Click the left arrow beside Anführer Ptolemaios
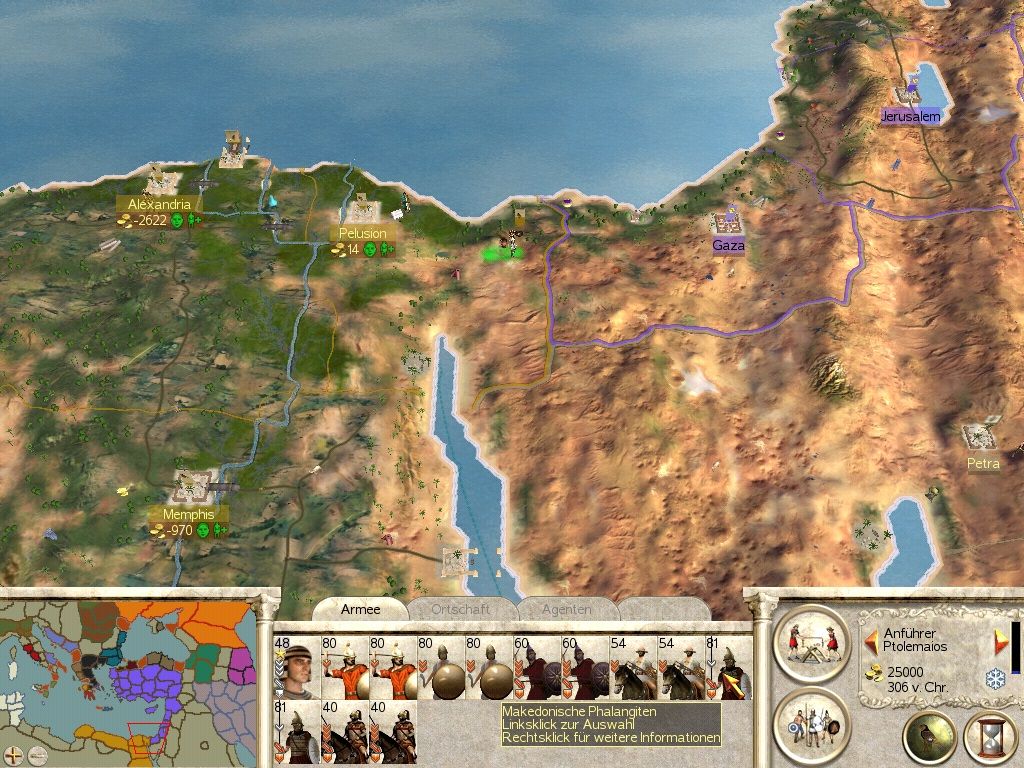The height and width of the screenshot is (768, 1024). pyautogui.click(x=871, y=637)
